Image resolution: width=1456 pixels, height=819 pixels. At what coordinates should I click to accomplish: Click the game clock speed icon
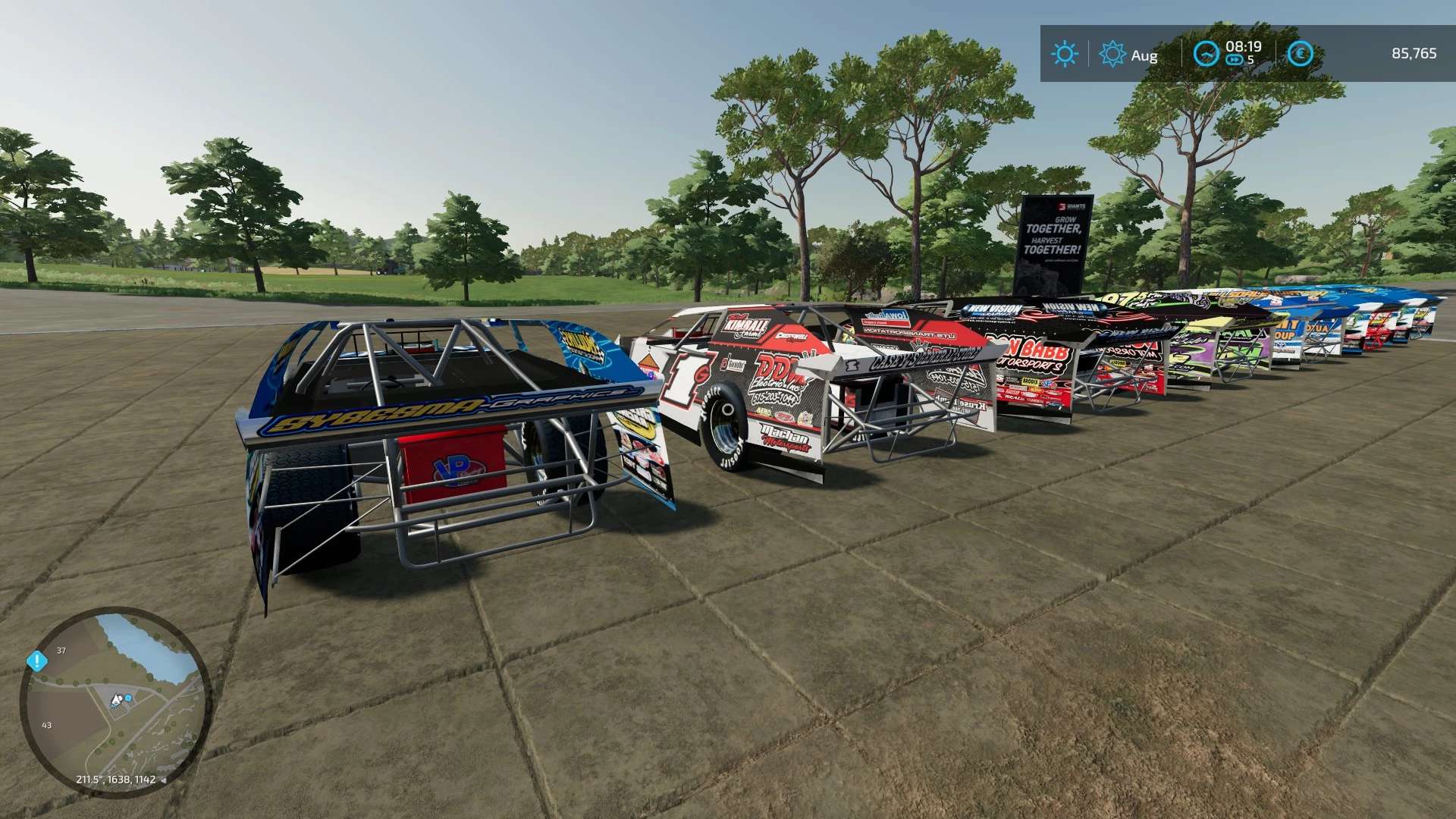(x=1205, y=53)
